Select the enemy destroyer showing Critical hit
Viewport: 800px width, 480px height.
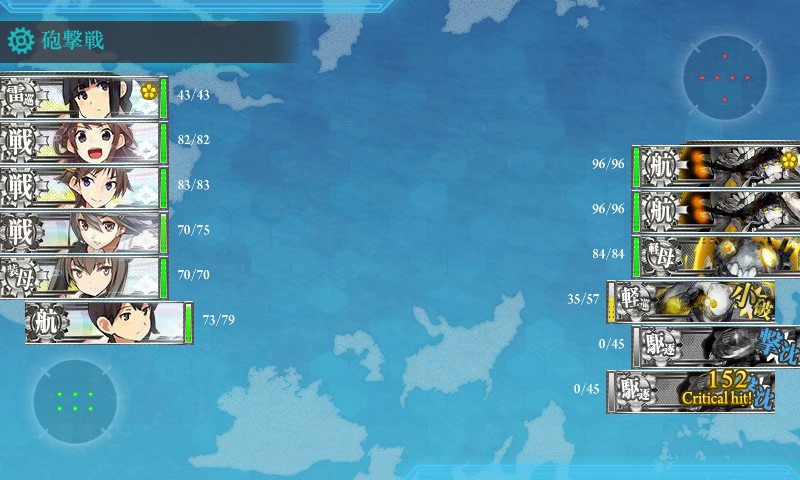coord(692,390)
